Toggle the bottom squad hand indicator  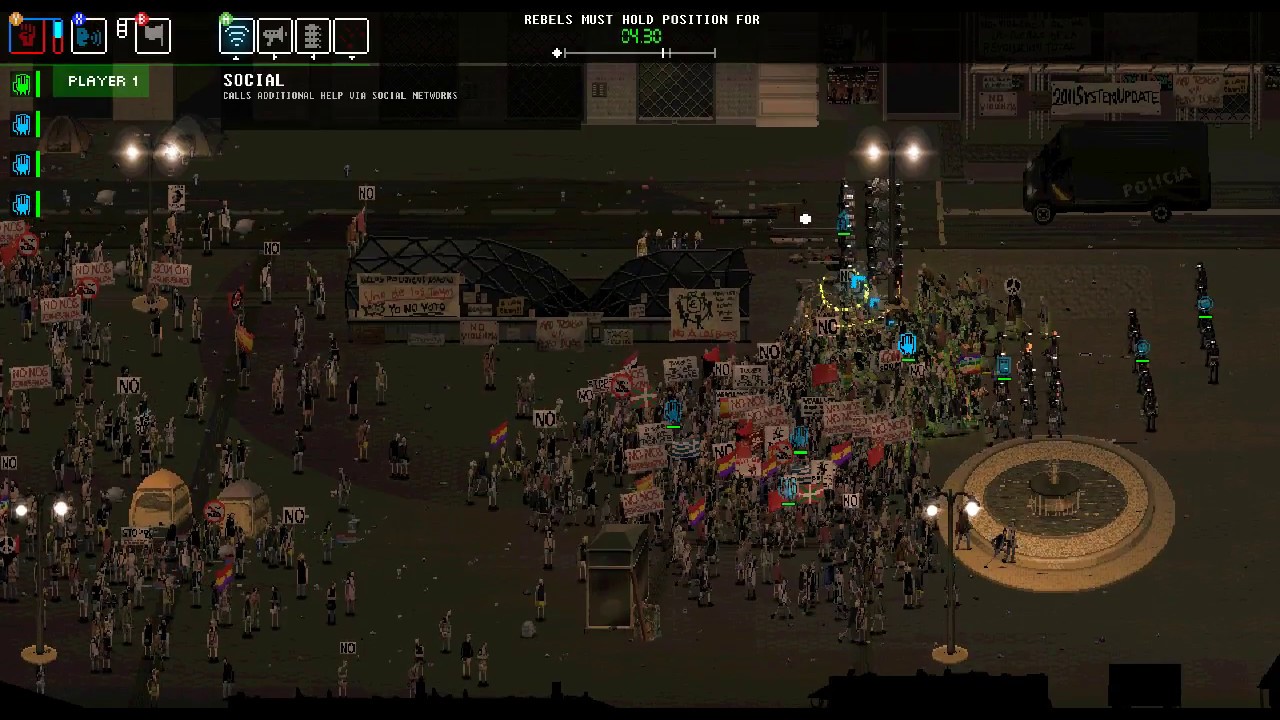[x=22, y=204]
